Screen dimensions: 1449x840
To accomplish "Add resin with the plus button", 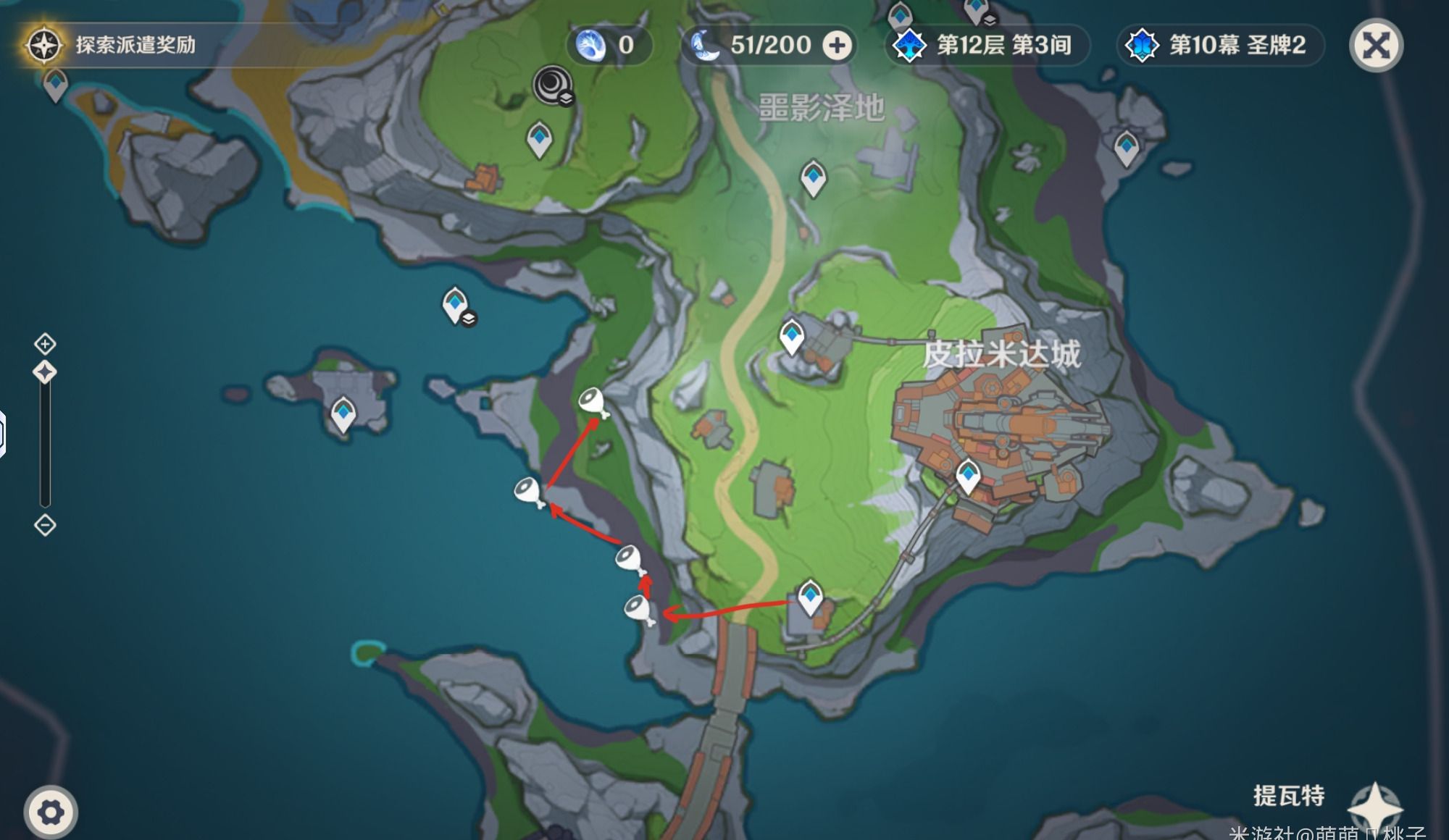I will (x=837, y=46).
